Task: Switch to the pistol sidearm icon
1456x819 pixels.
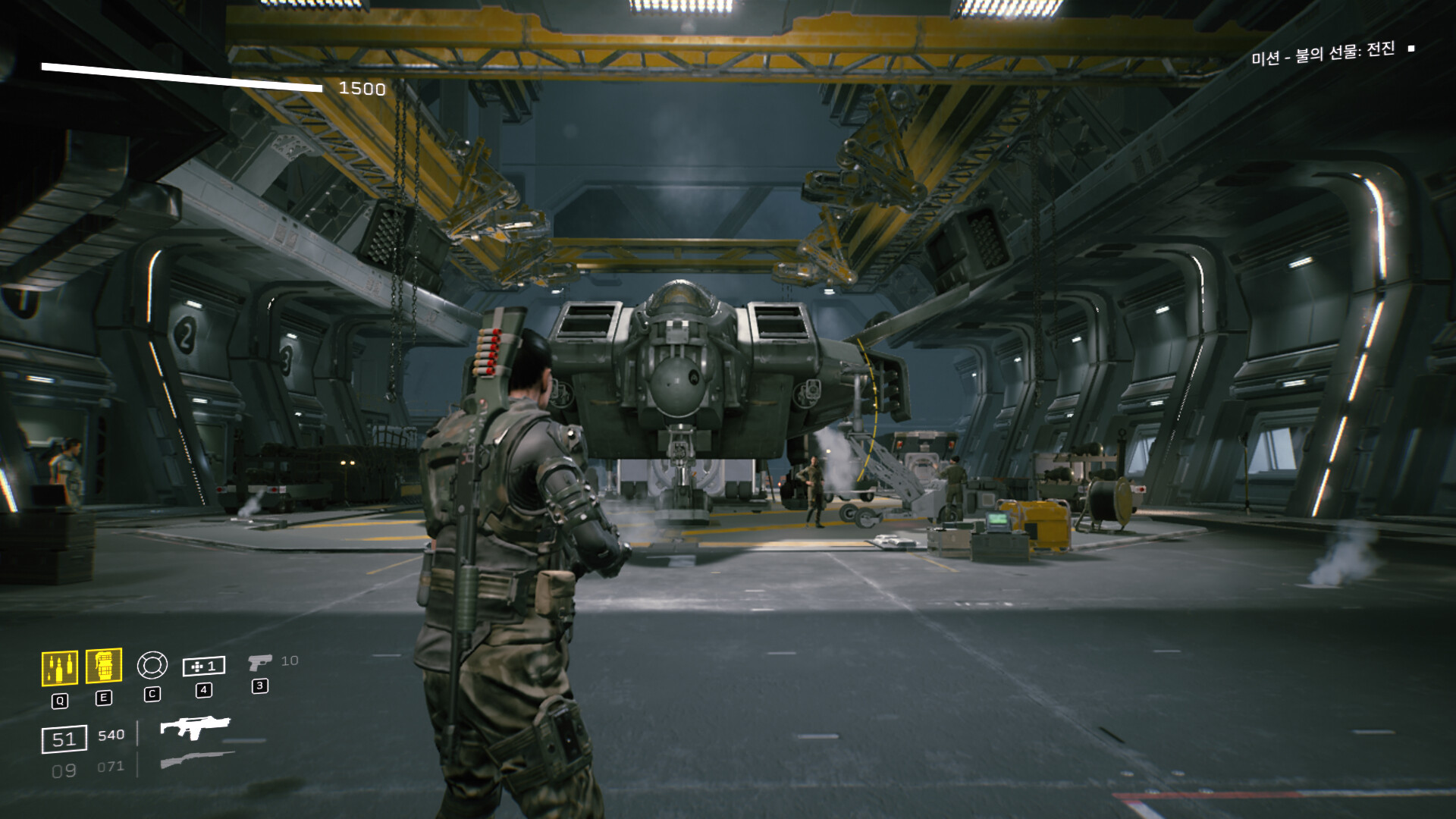Action: tap(259, 663)
